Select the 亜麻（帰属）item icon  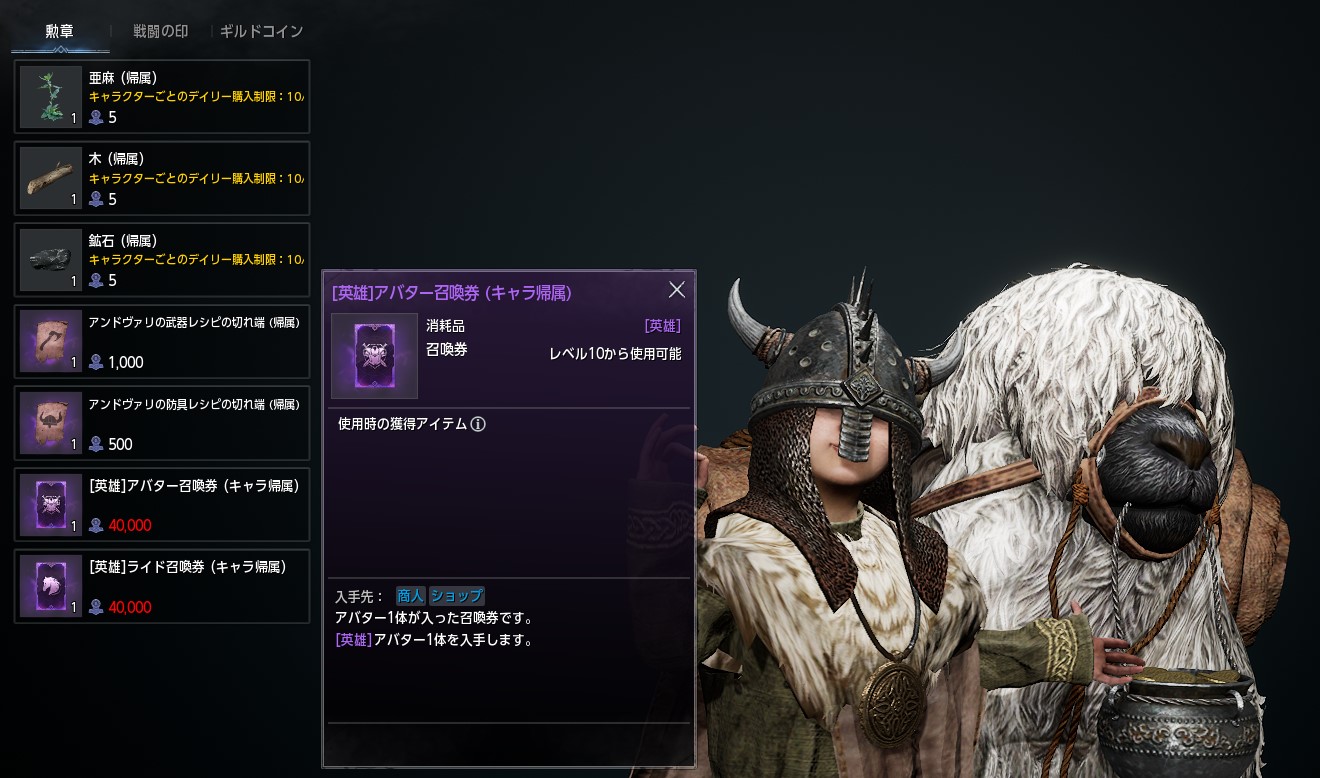pos(50,96)
